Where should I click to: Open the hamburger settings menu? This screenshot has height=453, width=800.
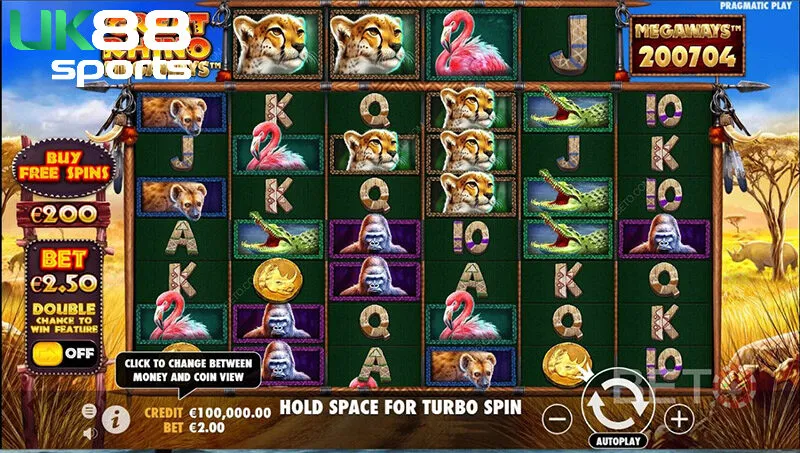pos(89,411)
